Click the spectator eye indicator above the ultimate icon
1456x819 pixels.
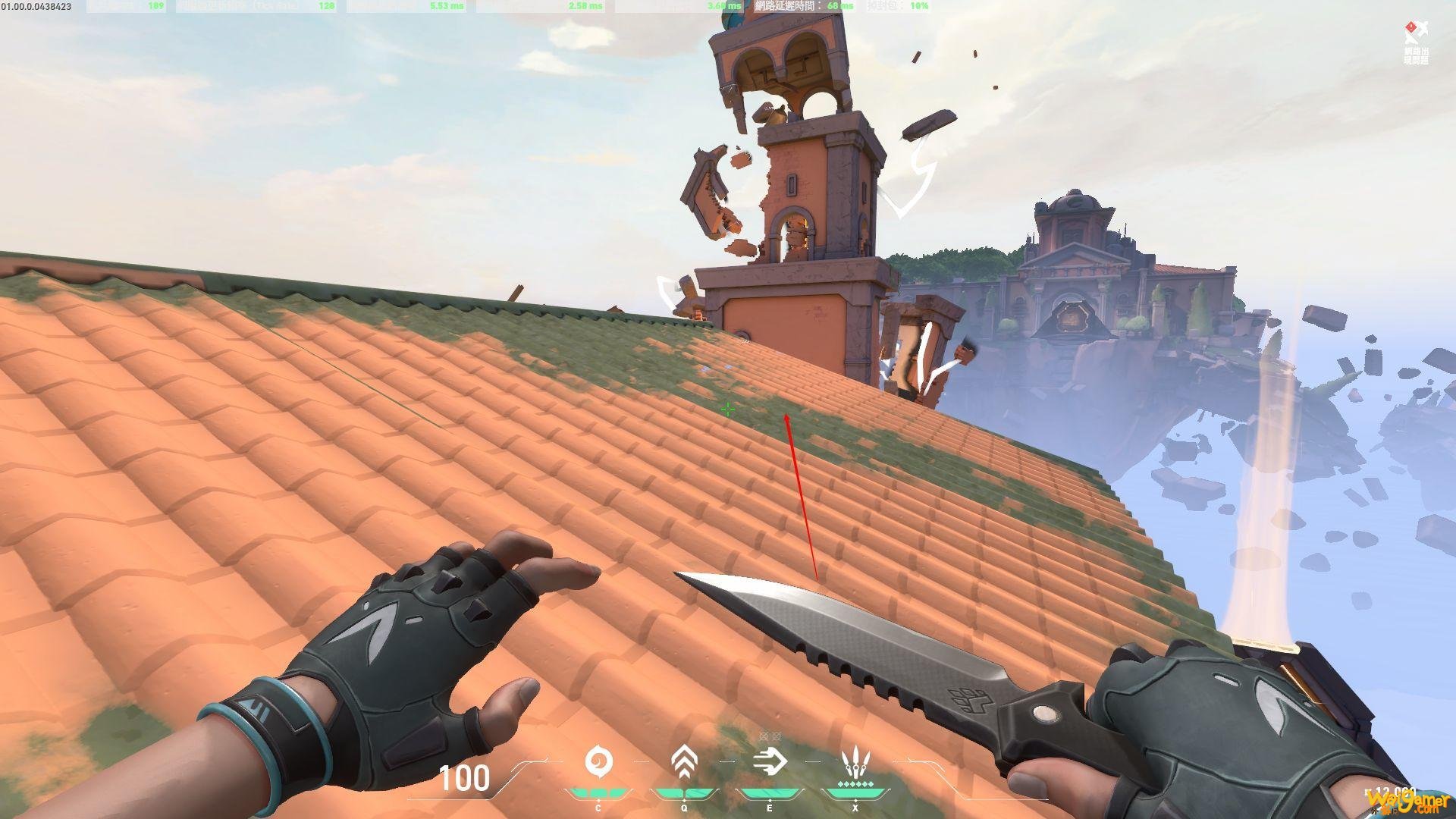click(x=769, y=736)
